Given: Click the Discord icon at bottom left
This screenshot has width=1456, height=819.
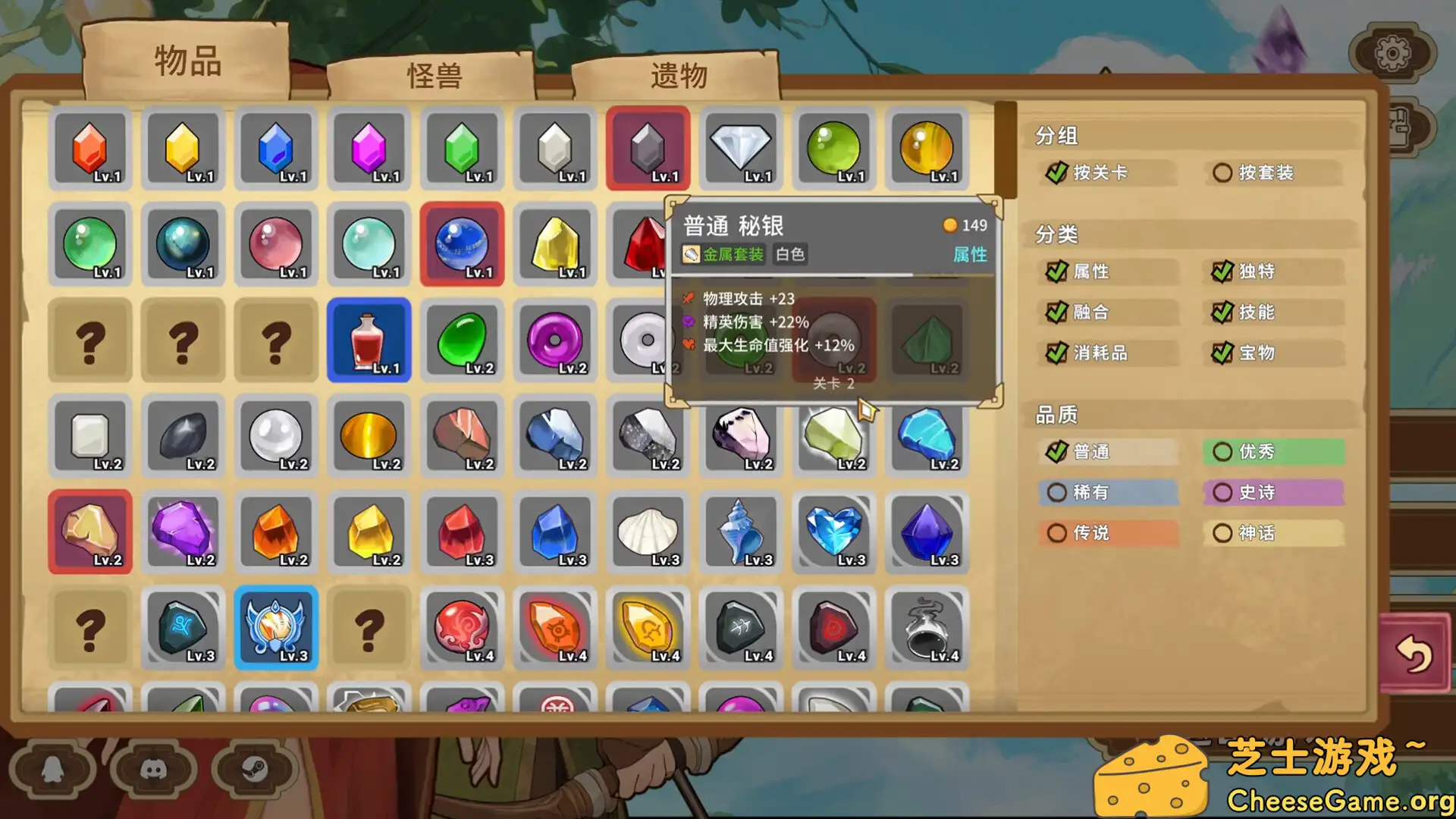Looking at the screenshot, I should [155, 768].
